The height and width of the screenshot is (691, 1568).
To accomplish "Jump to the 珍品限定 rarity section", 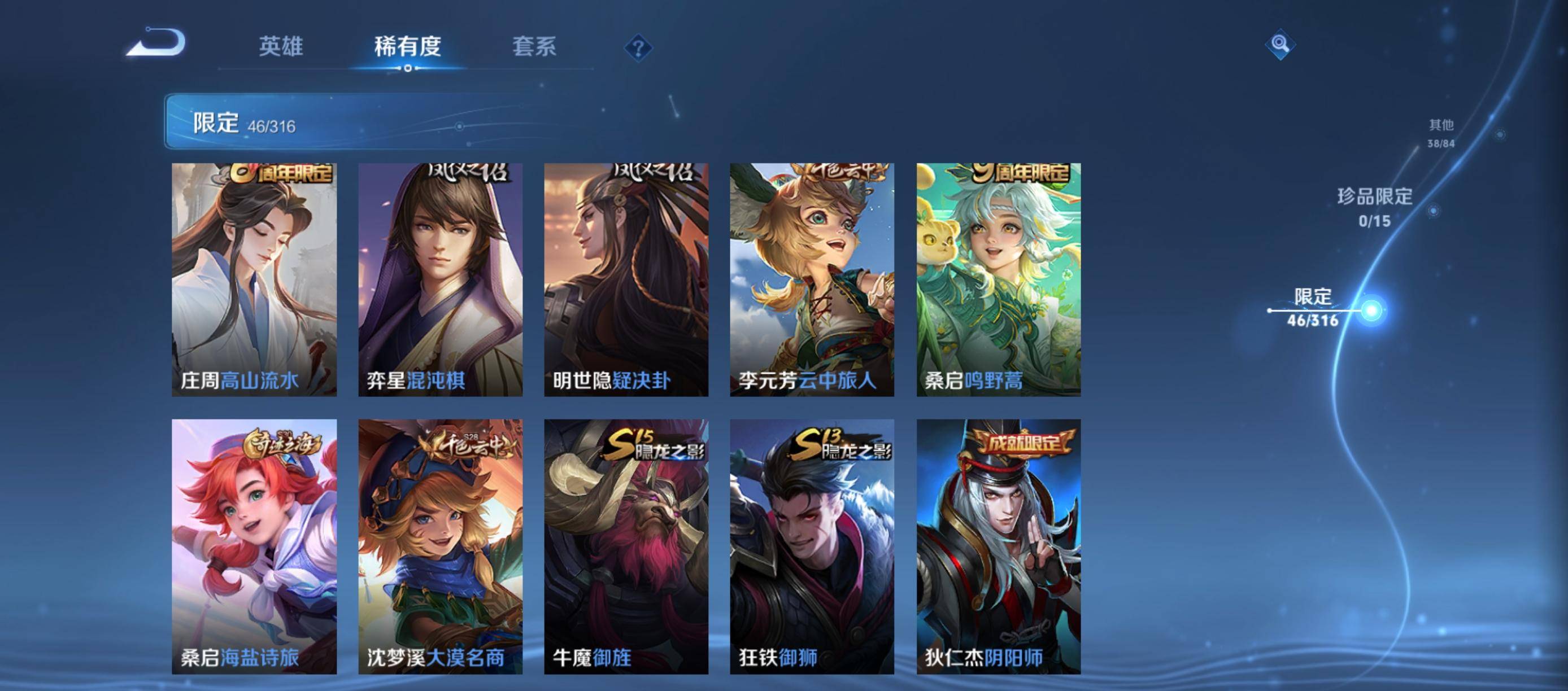I will click(1374, 207).
